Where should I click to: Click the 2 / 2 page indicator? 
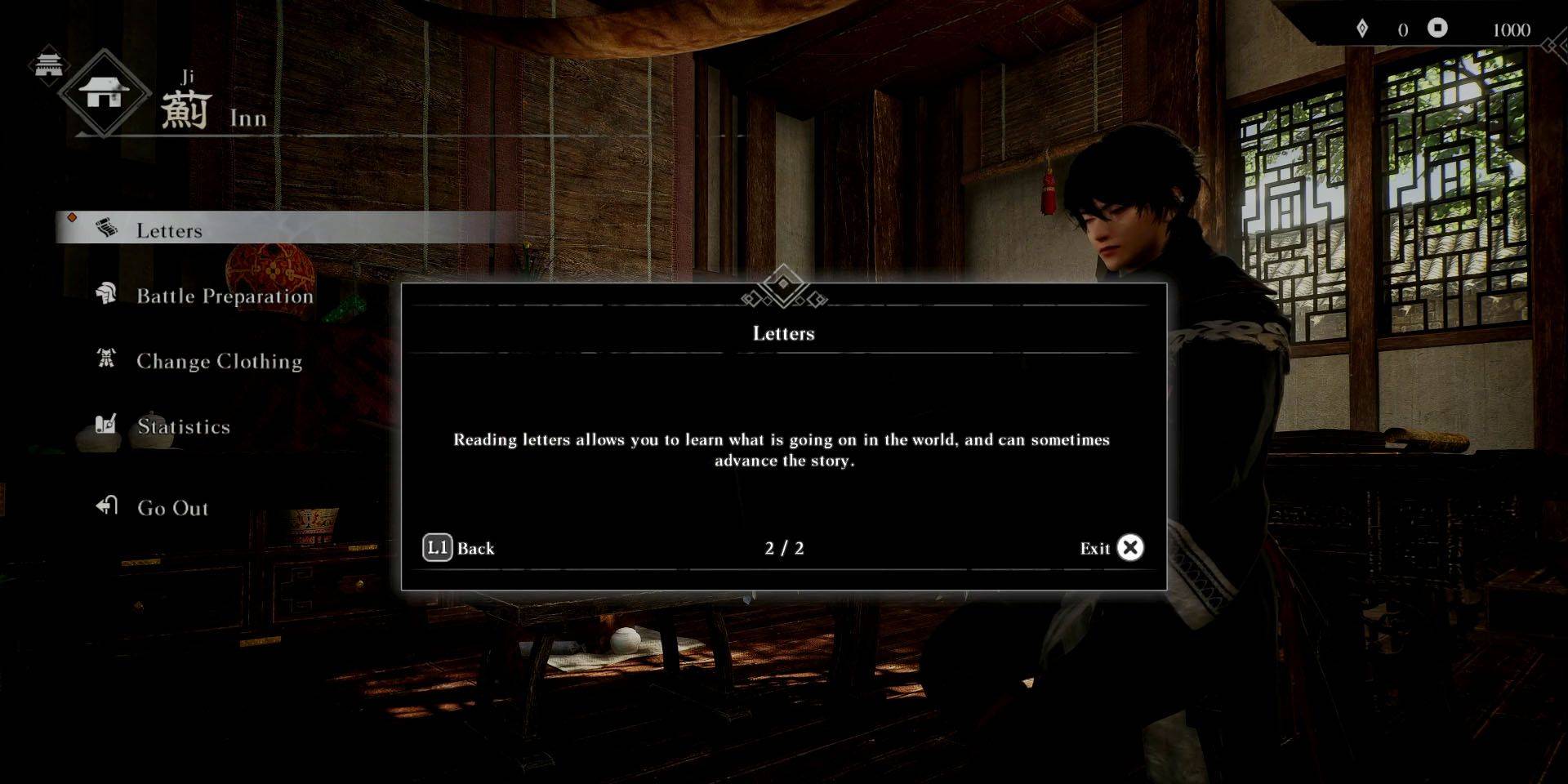coord(783,549)
